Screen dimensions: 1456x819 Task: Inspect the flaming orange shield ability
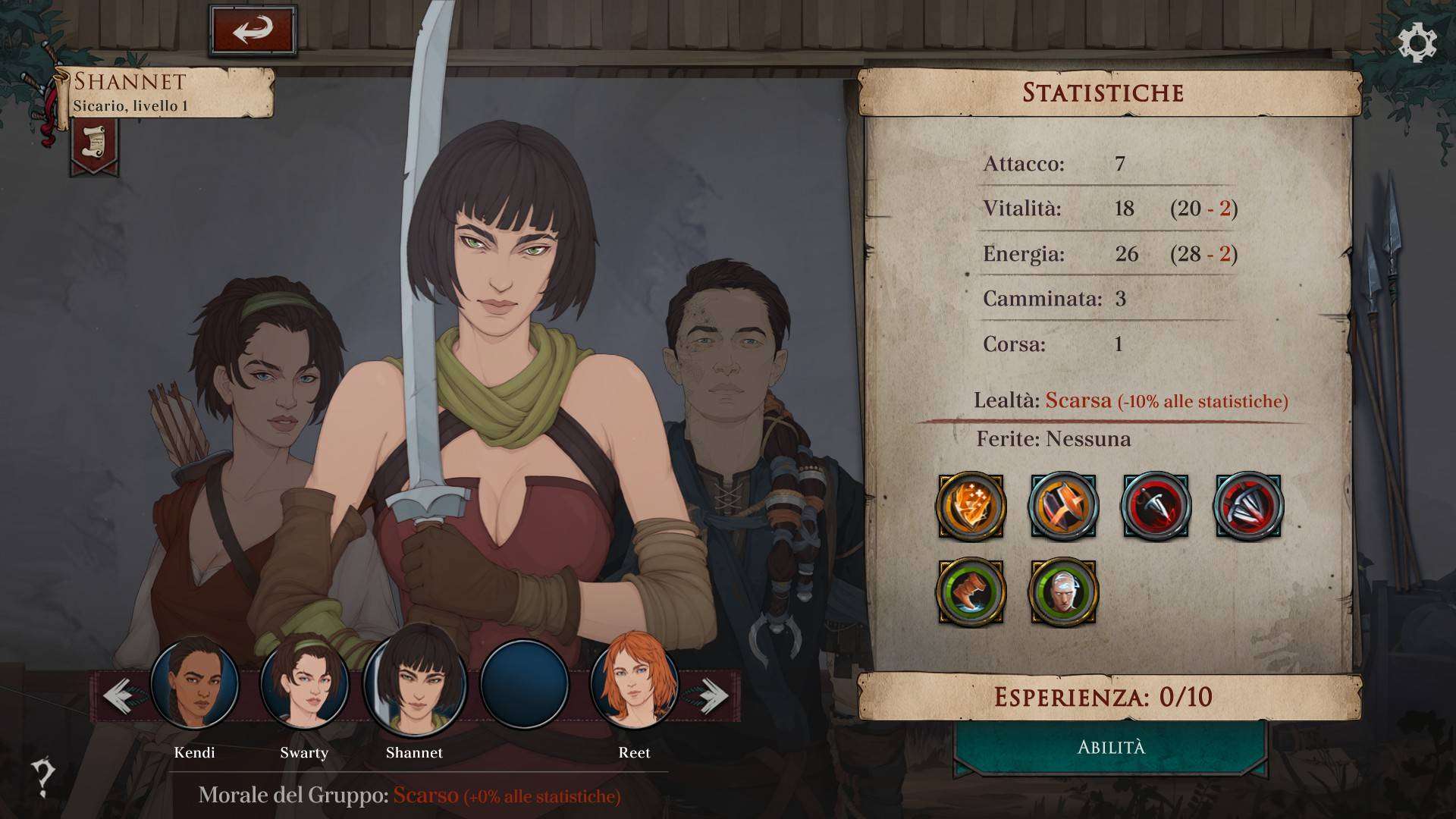tap(971, 507)
